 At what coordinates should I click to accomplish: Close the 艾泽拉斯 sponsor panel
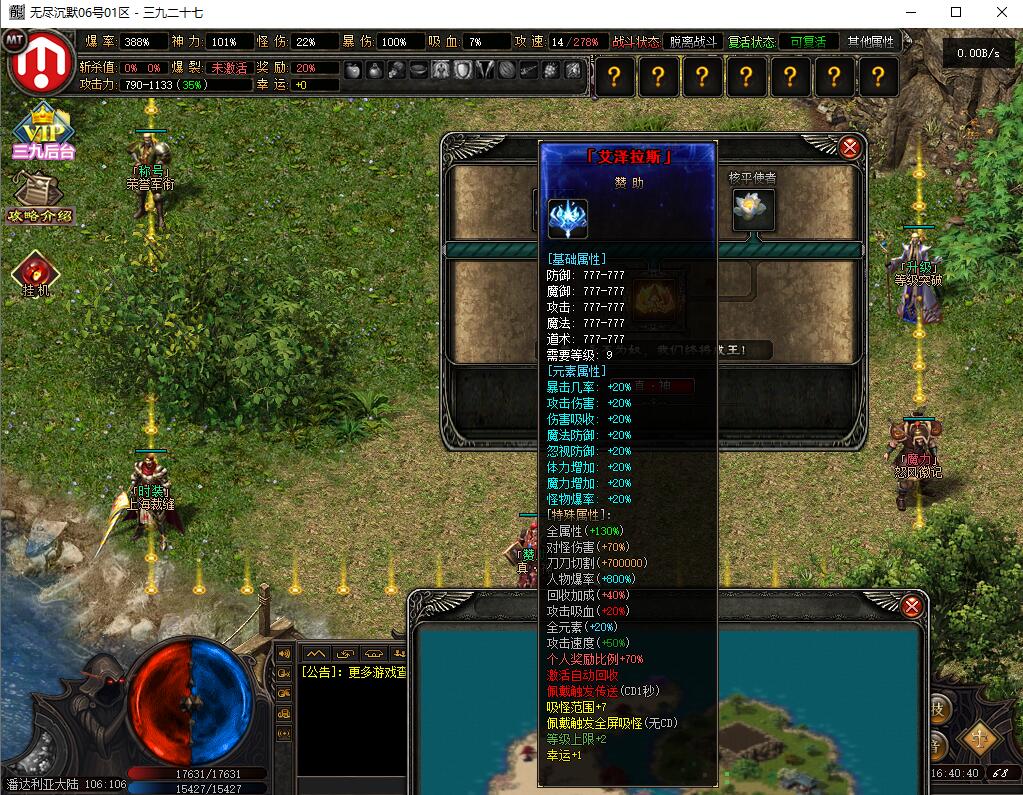tap(850, 148)
